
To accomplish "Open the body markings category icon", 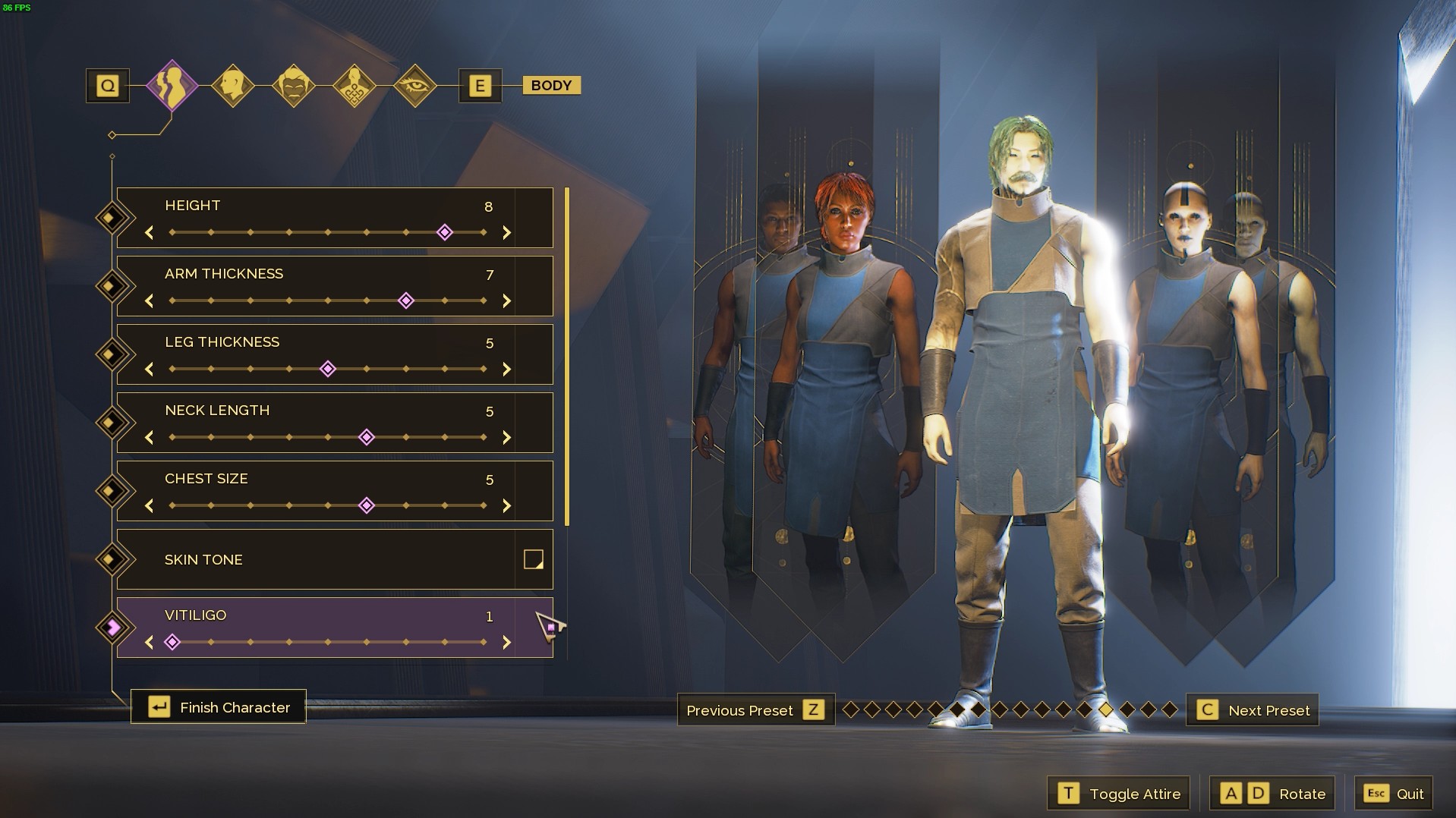I will [x=354, y=85].
